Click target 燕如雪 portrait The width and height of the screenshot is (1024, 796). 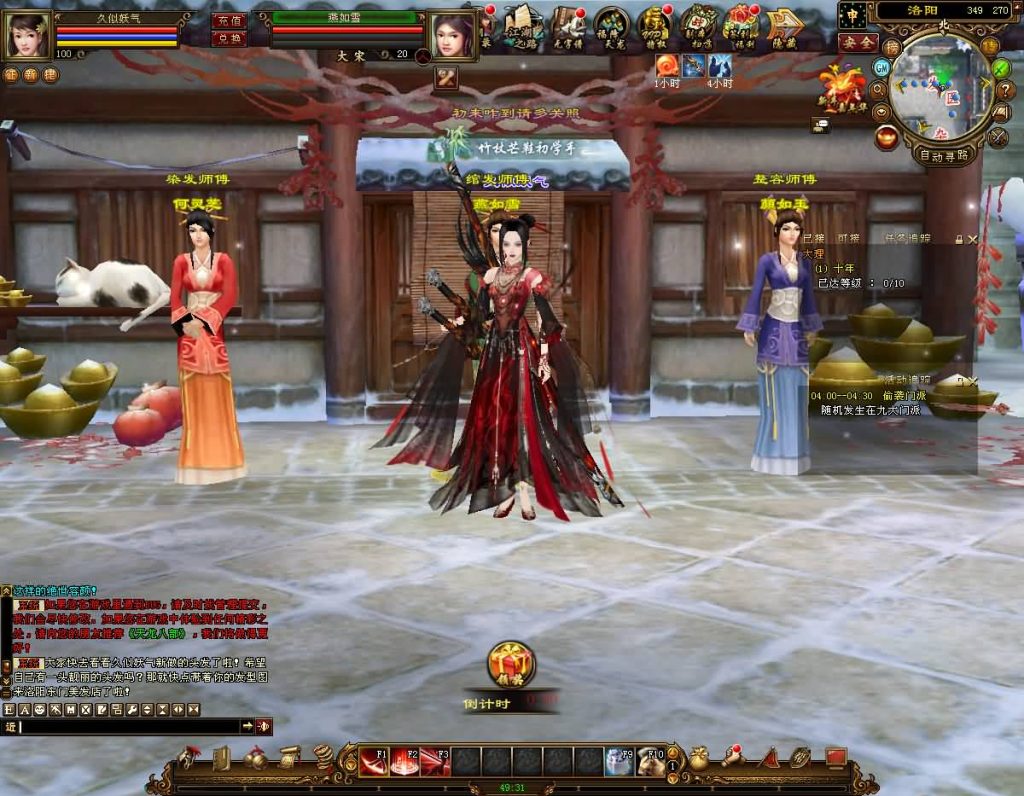[x=453, y=35]
